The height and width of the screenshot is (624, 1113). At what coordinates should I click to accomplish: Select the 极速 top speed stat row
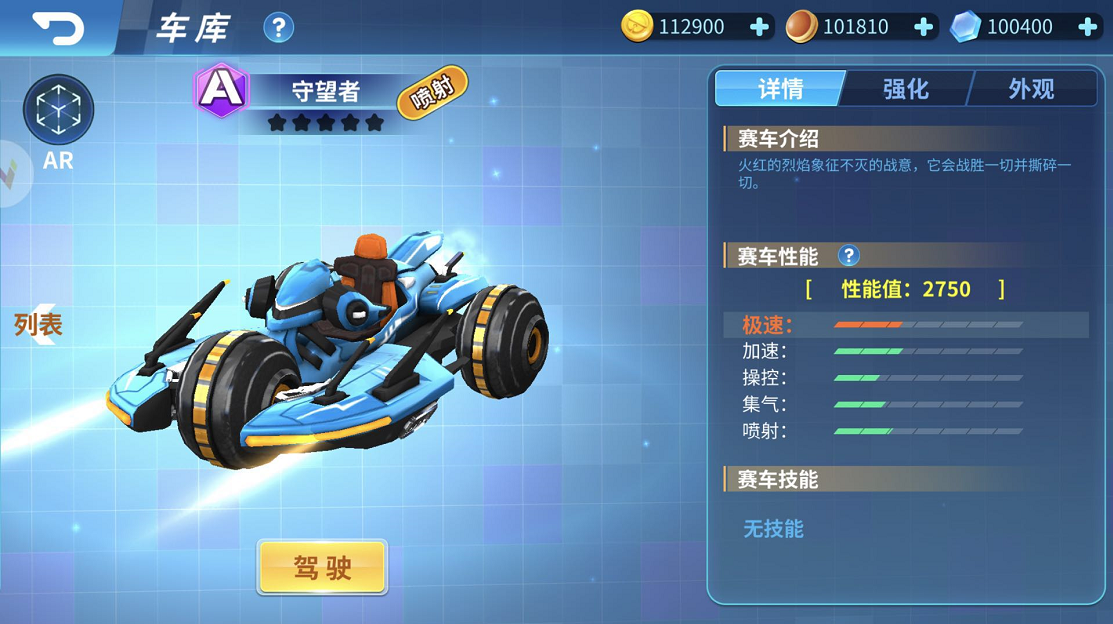pyautogui.click(x=905, y=325)
